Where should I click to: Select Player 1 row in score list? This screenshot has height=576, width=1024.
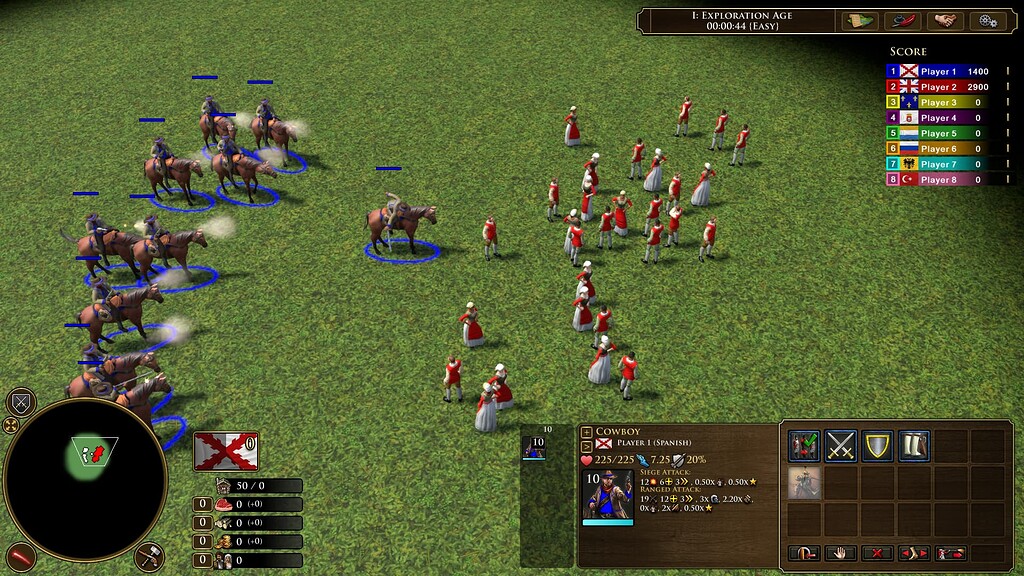[x=937, y=72]
